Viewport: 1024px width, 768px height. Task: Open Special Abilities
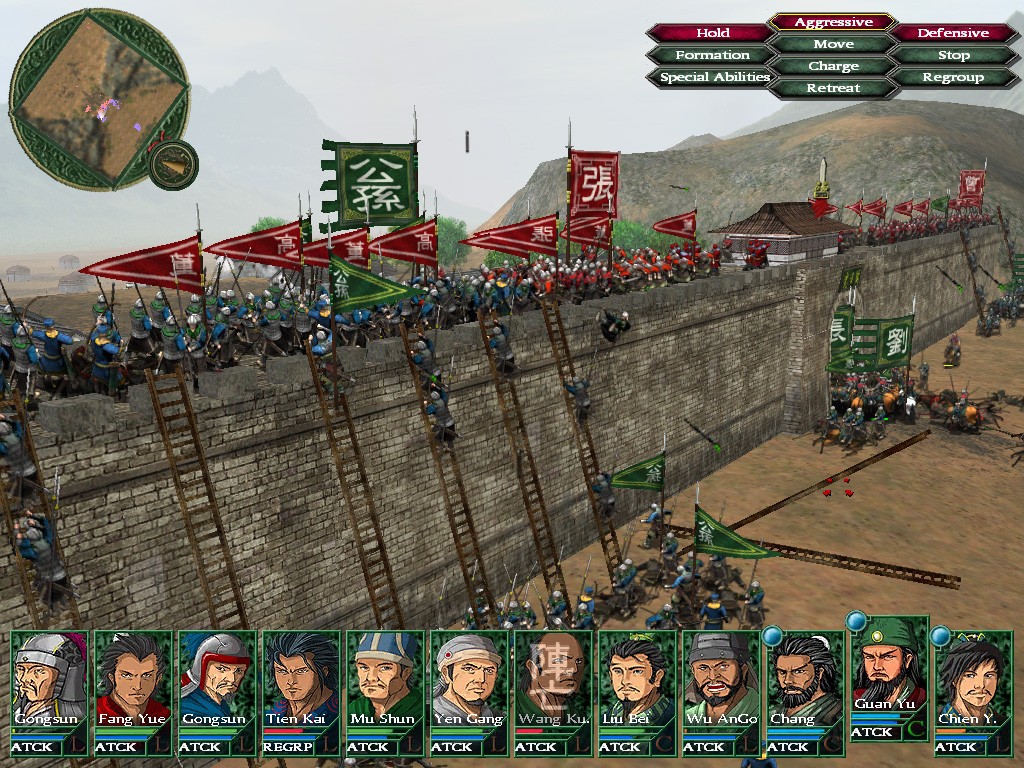click(714, 77)
